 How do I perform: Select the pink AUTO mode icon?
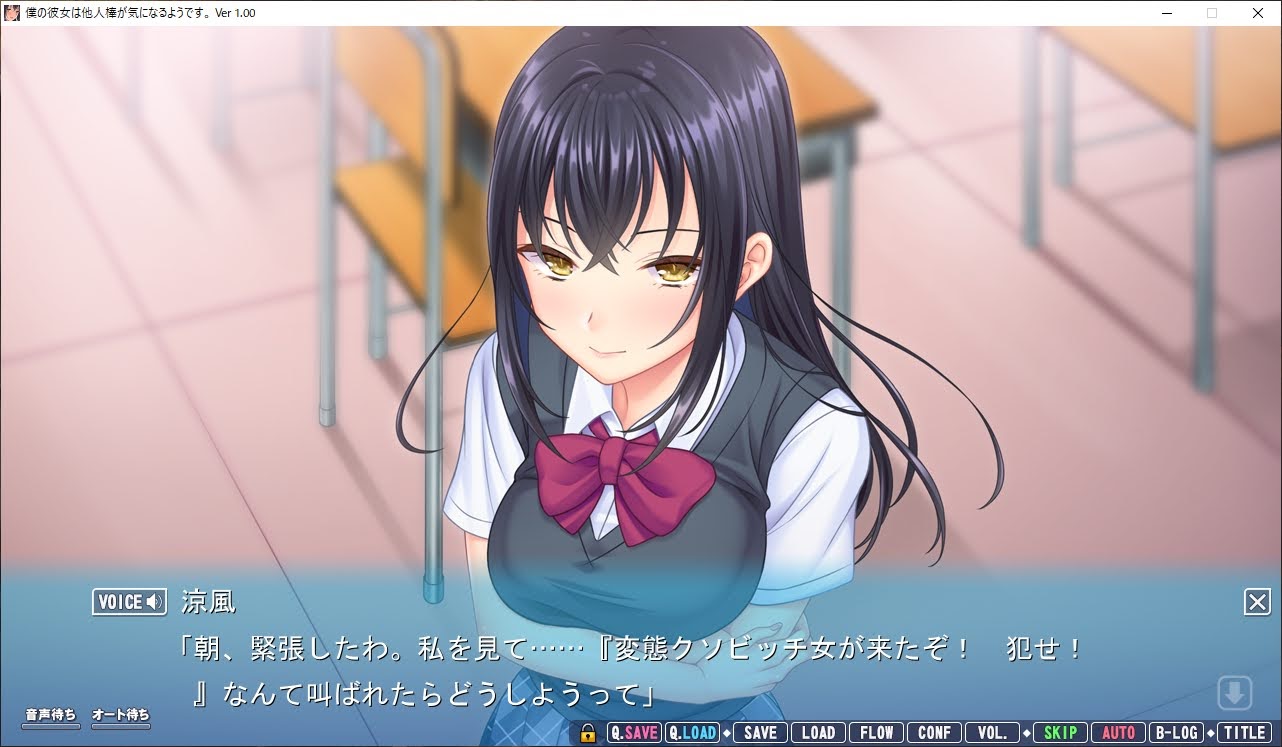click(1118, 732)
